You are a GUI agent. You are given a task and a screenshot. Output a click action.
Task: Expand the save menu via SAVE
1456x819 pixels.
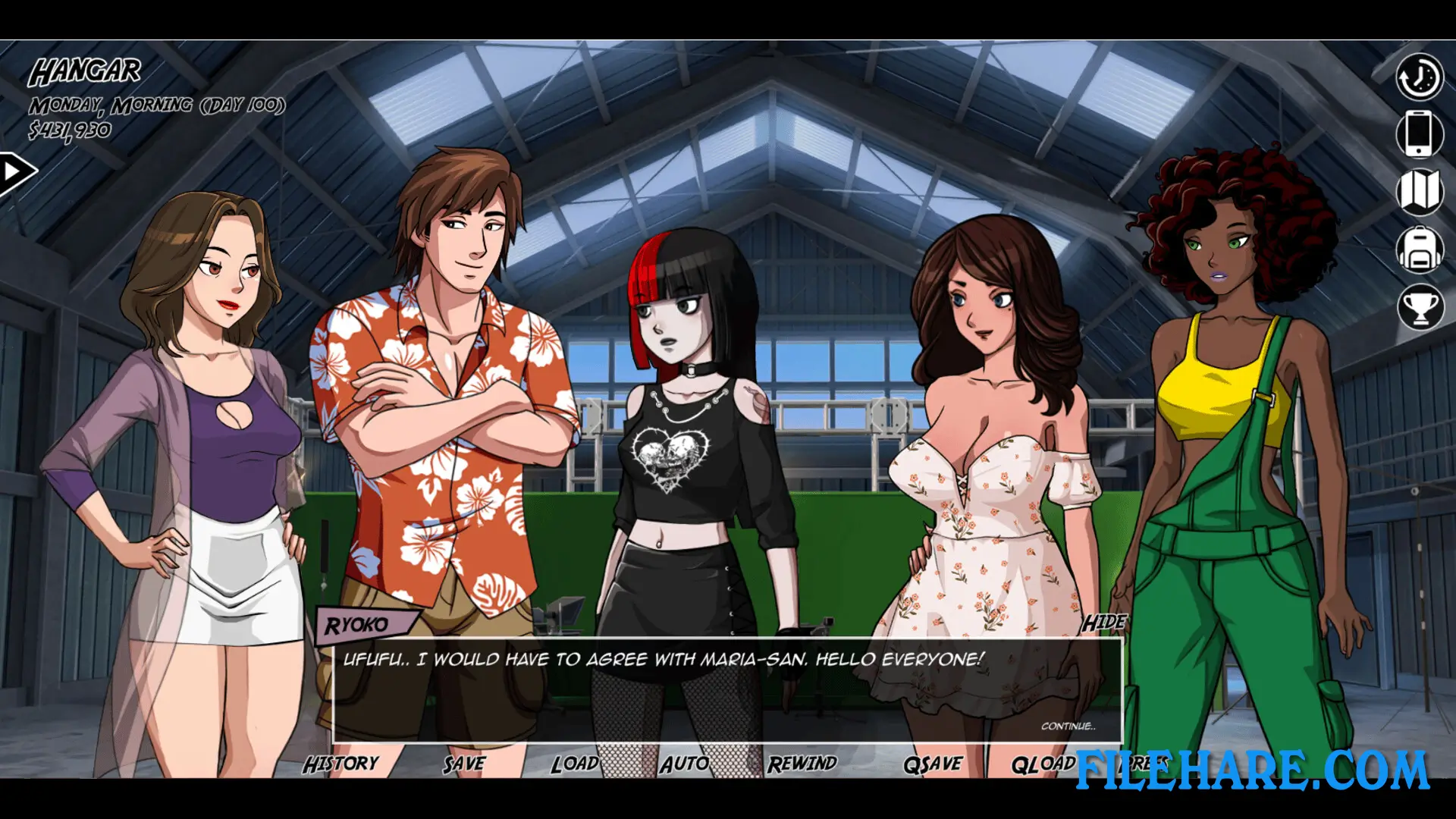click(x=463, y=763)
